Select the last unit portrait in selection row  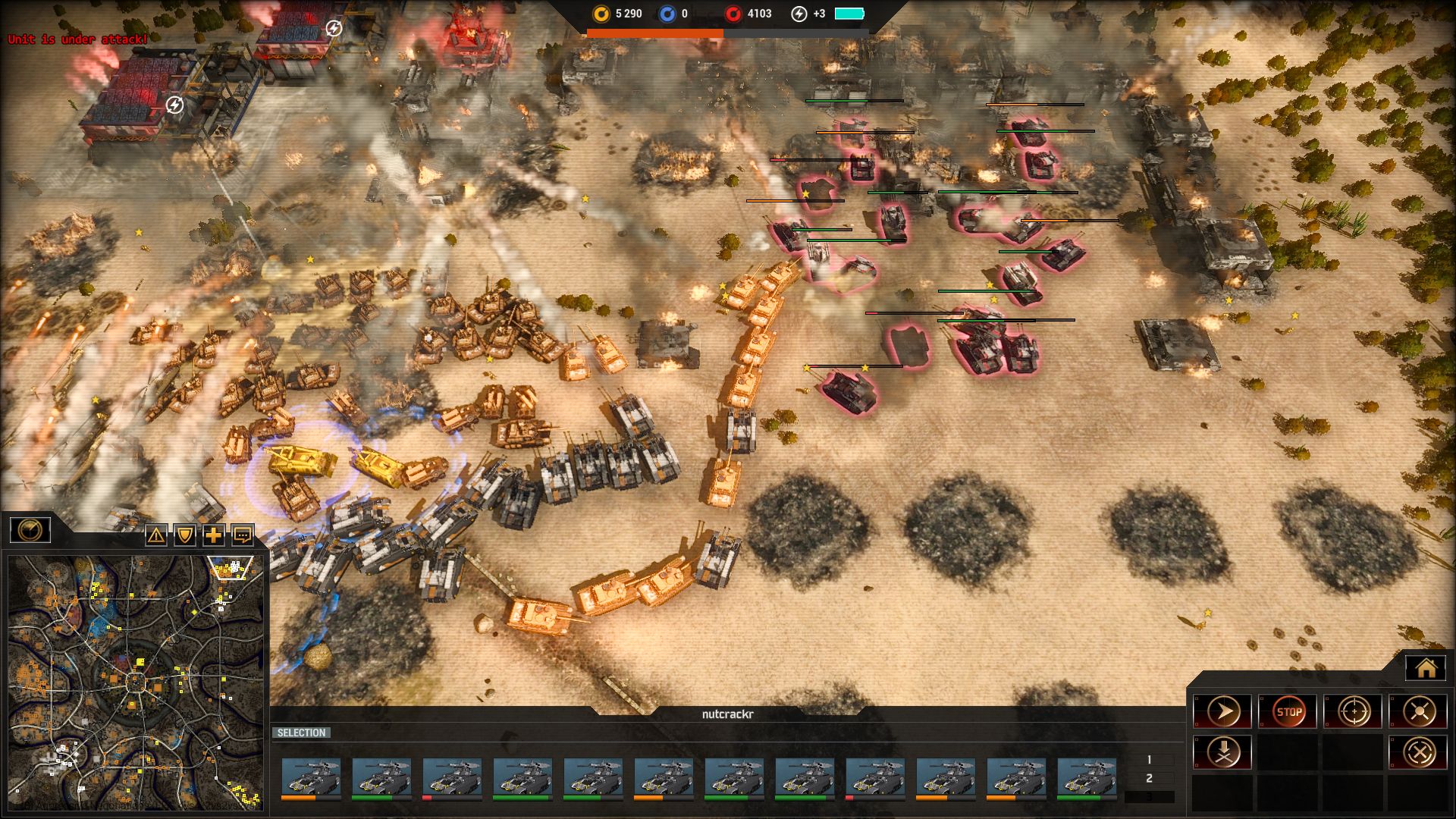(x=1086, y=777)
